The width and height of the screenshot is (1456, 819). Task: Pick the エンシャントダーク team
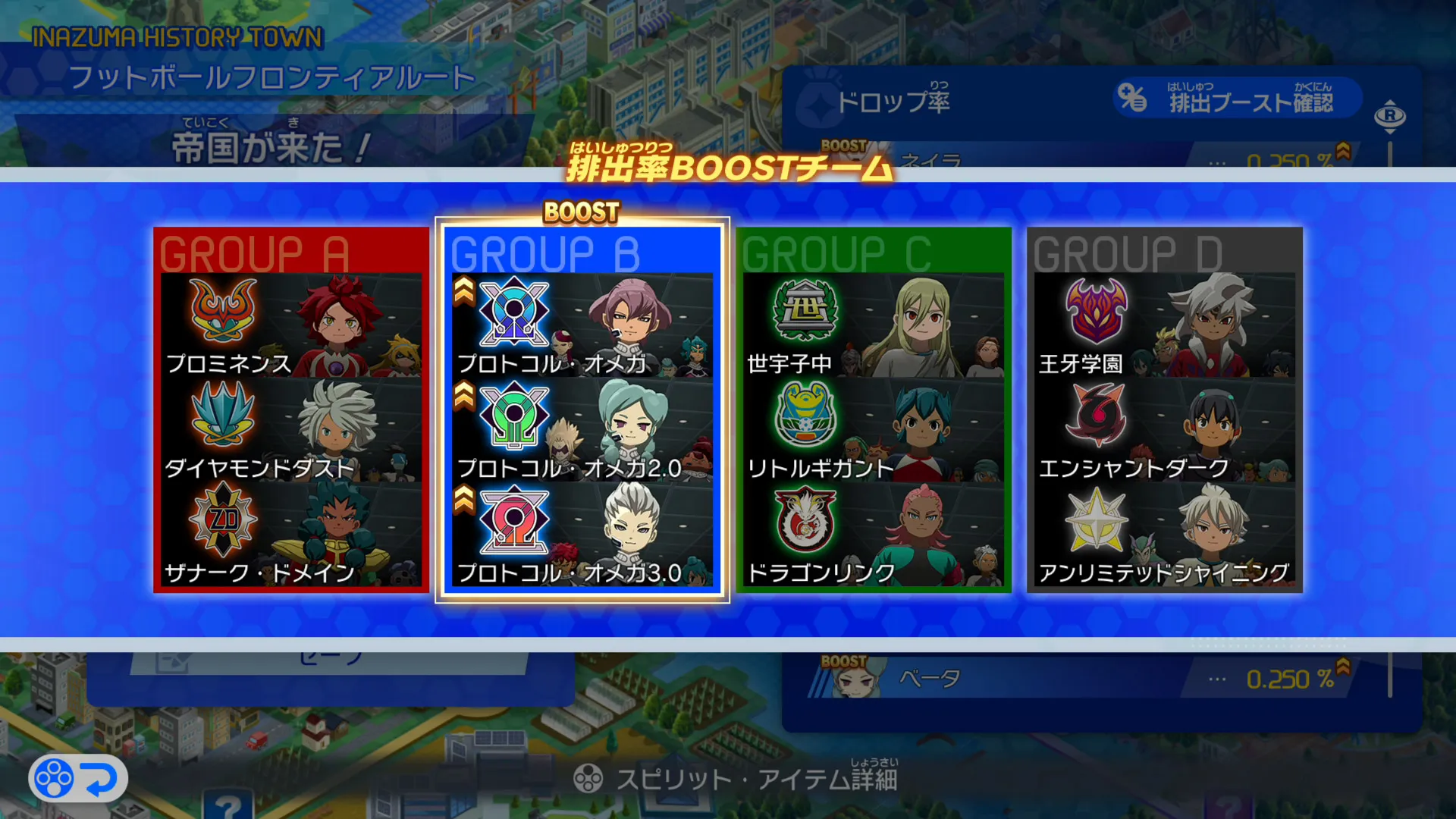(1165, 430)
